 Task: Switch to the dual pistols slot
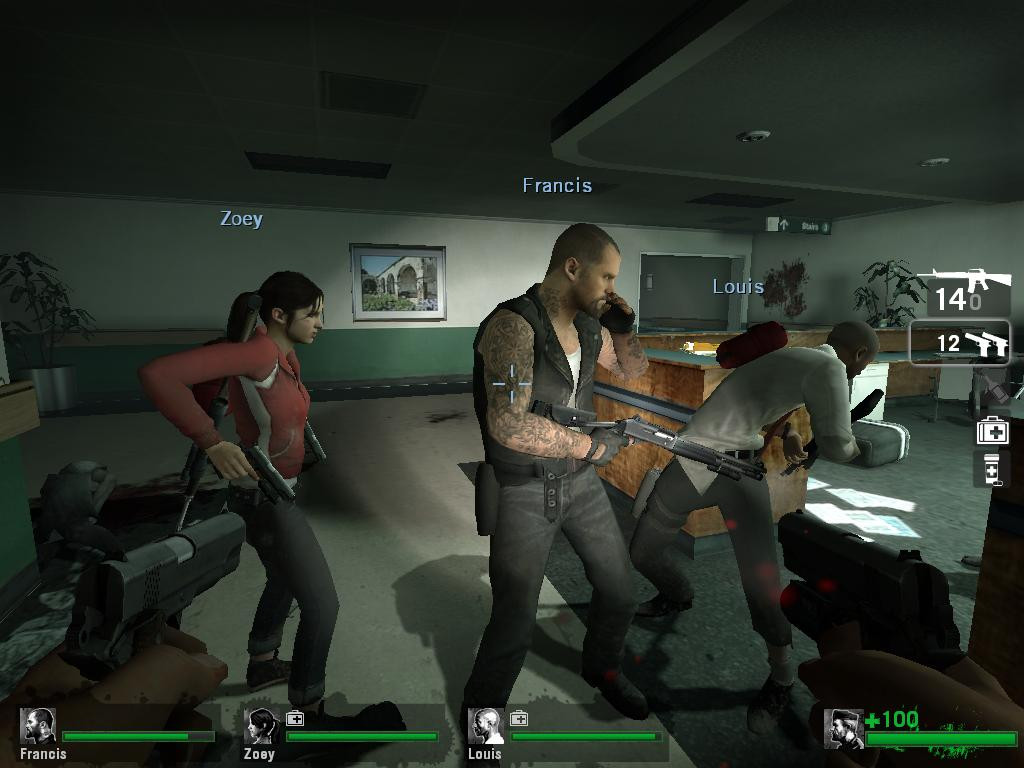pyautogui.click(x=960, y=343)
